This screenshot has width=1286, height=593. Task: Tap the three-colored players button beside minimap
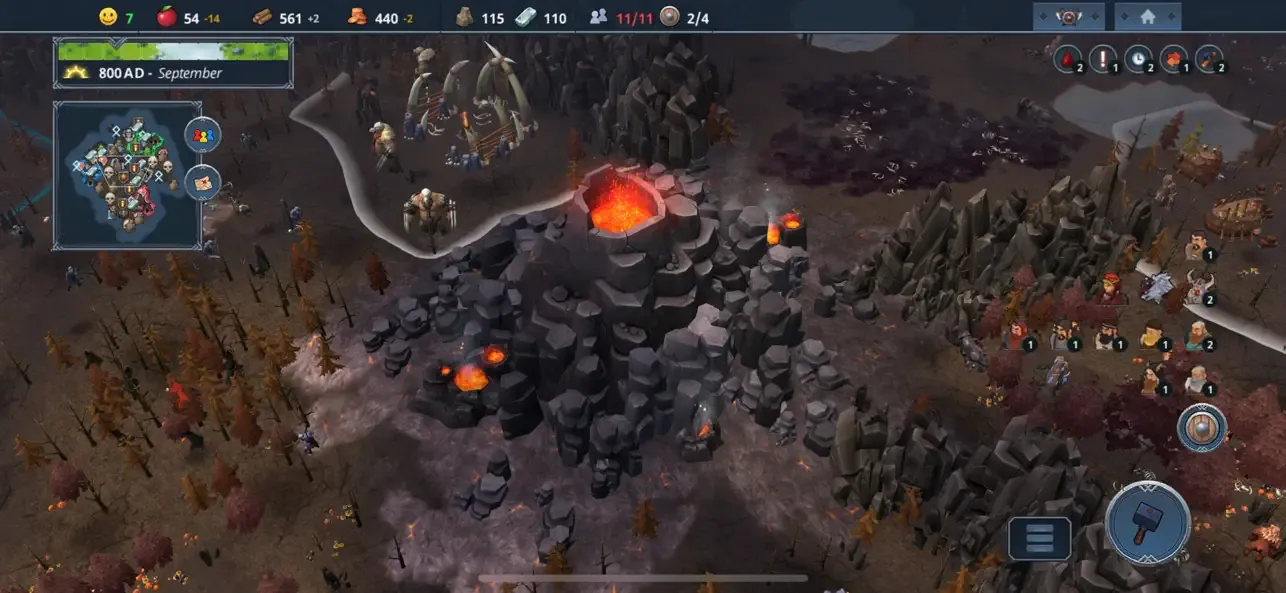pos(203,135)
